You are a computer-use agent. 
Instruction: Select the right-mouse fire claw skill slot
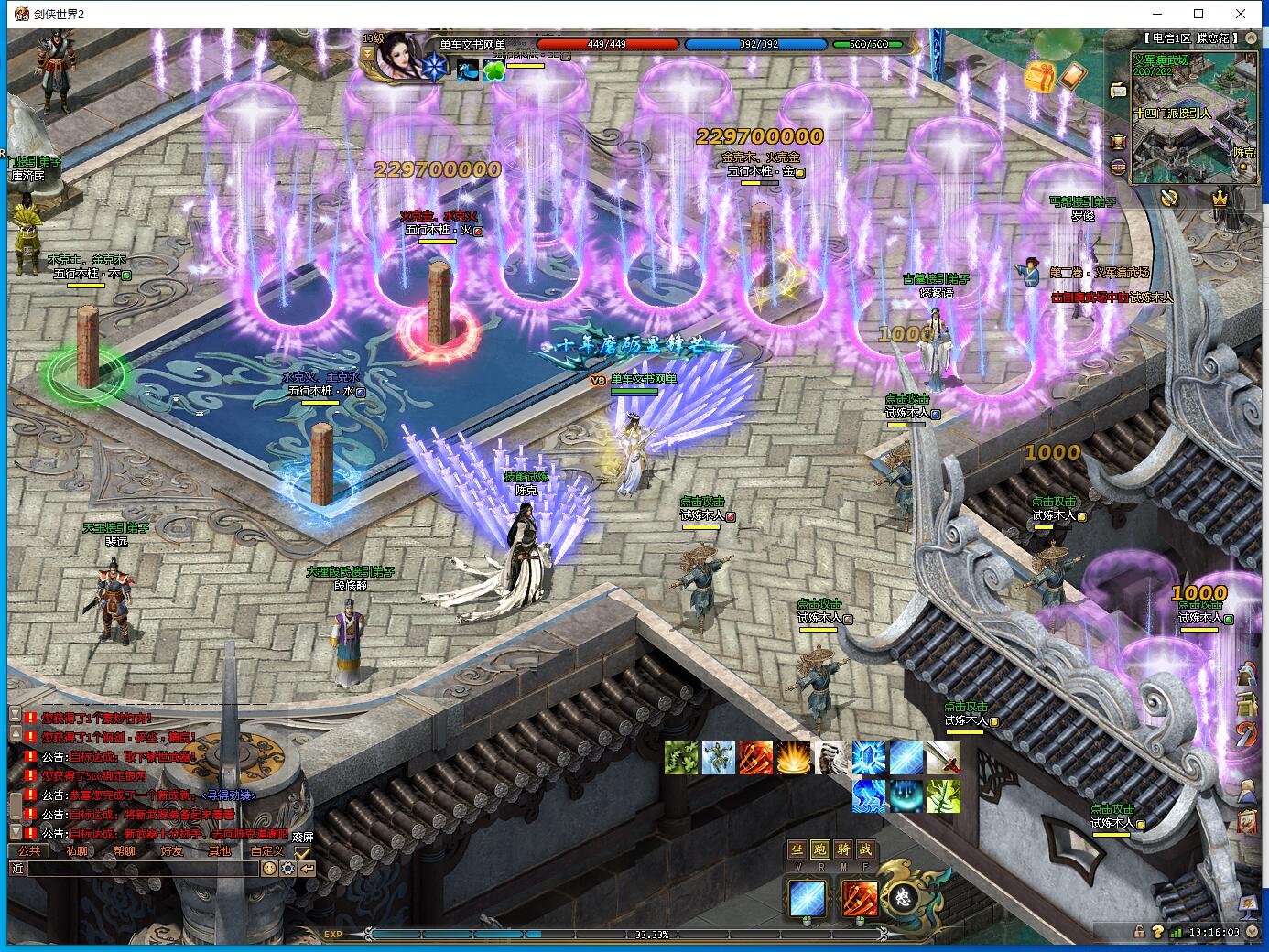859,899
